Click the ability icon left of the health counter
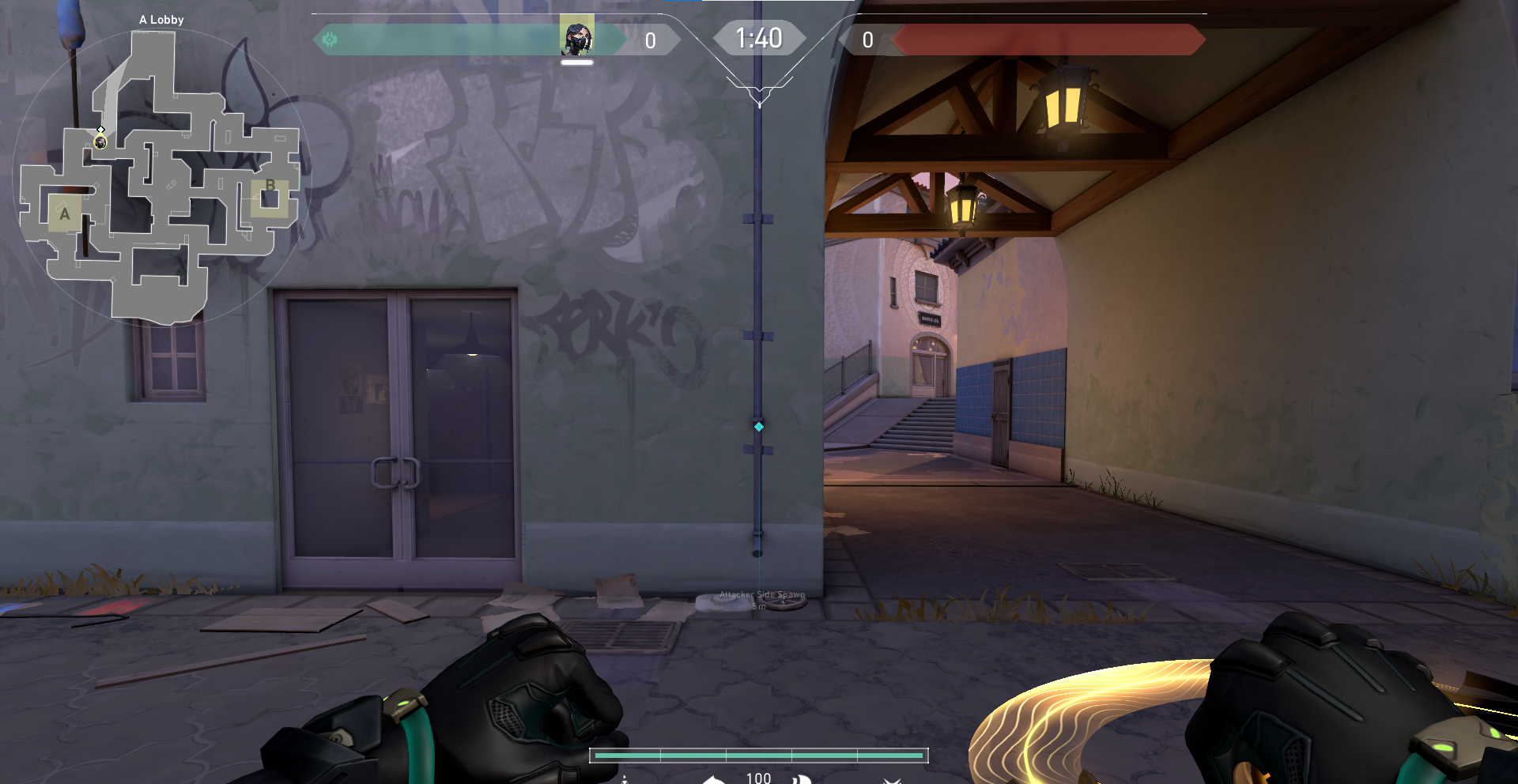This screenshot has width=1518, height=784. (x=714, y=781)
